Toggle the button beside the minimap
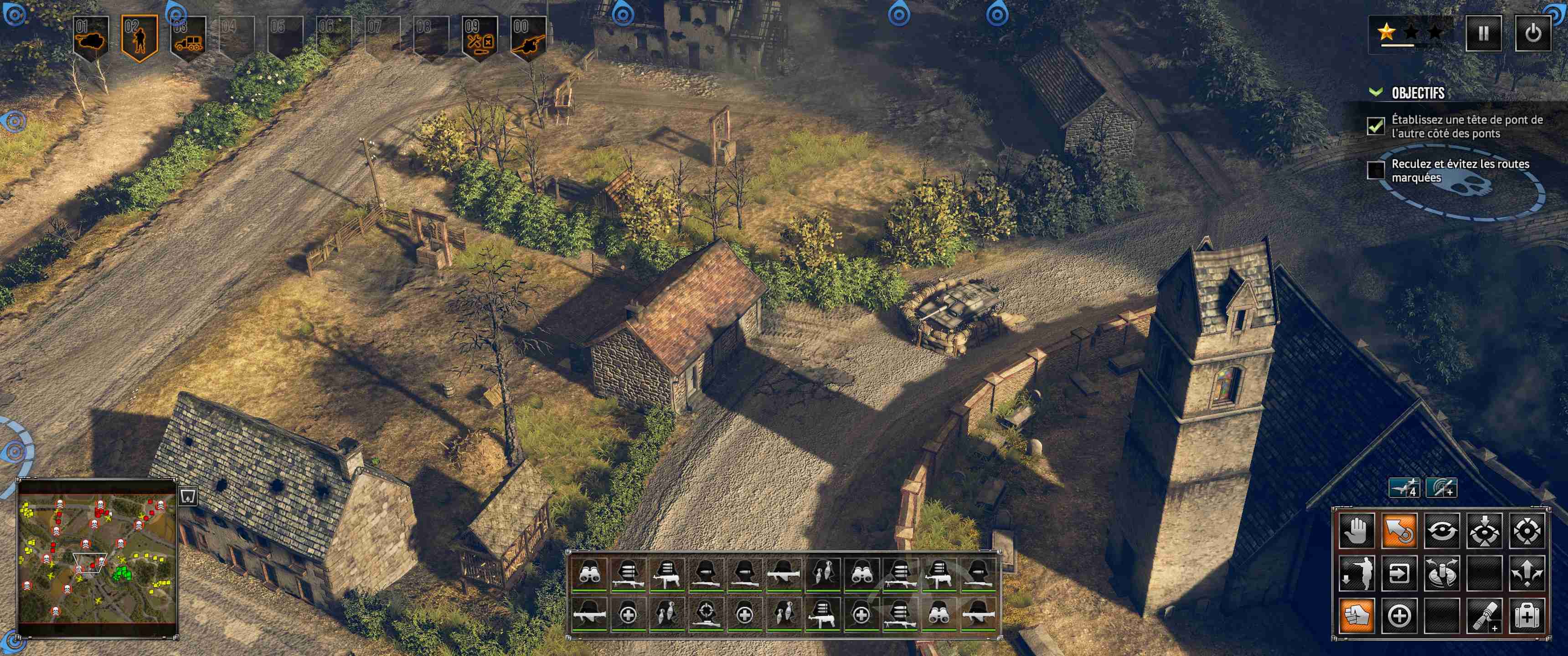This screenshot has height=656, width=1568. pyautogui.click(x=187, y=497)
